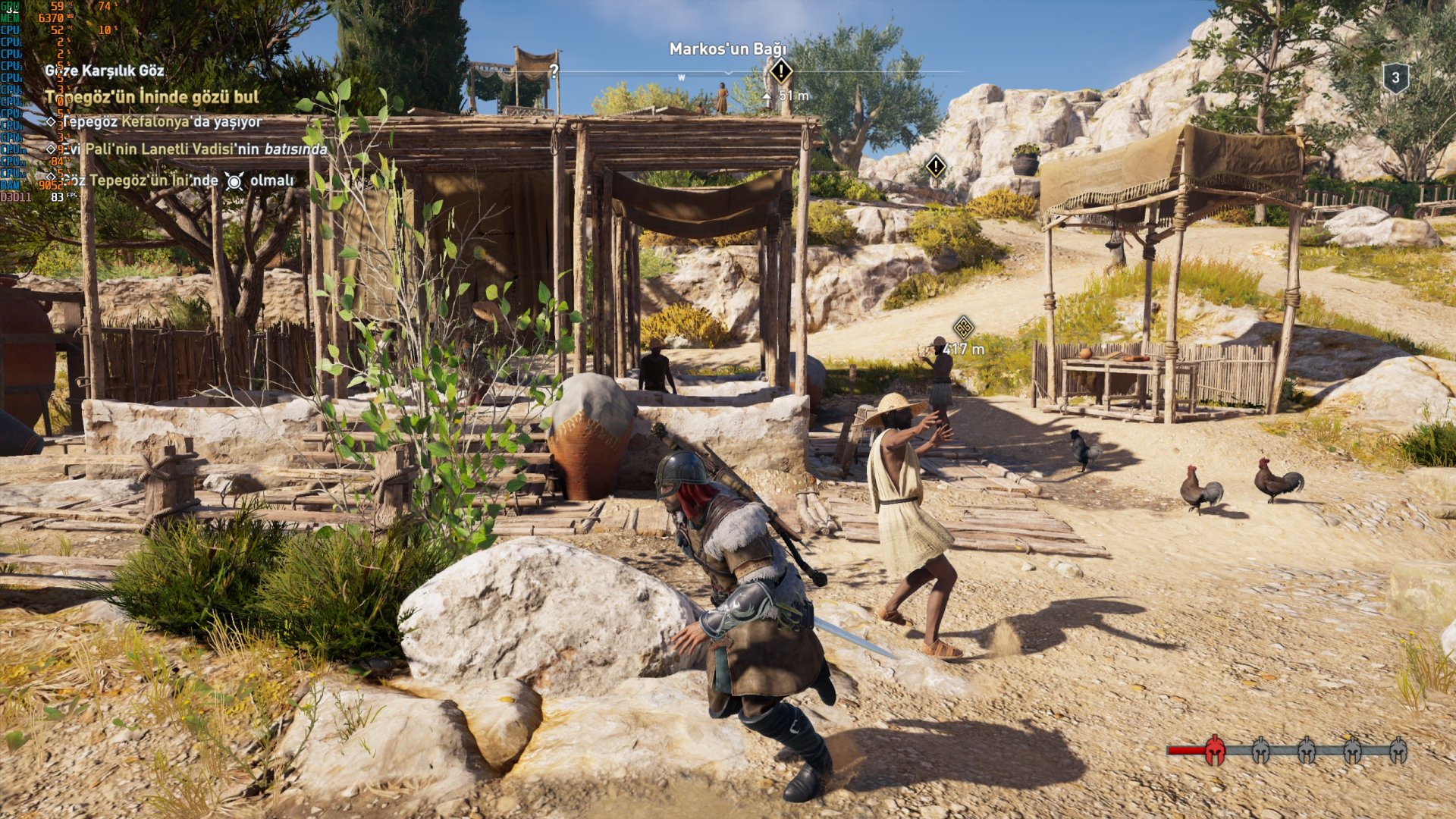Select the compass question mark marker
1456x819 pixels.
[x=554, y=71]
